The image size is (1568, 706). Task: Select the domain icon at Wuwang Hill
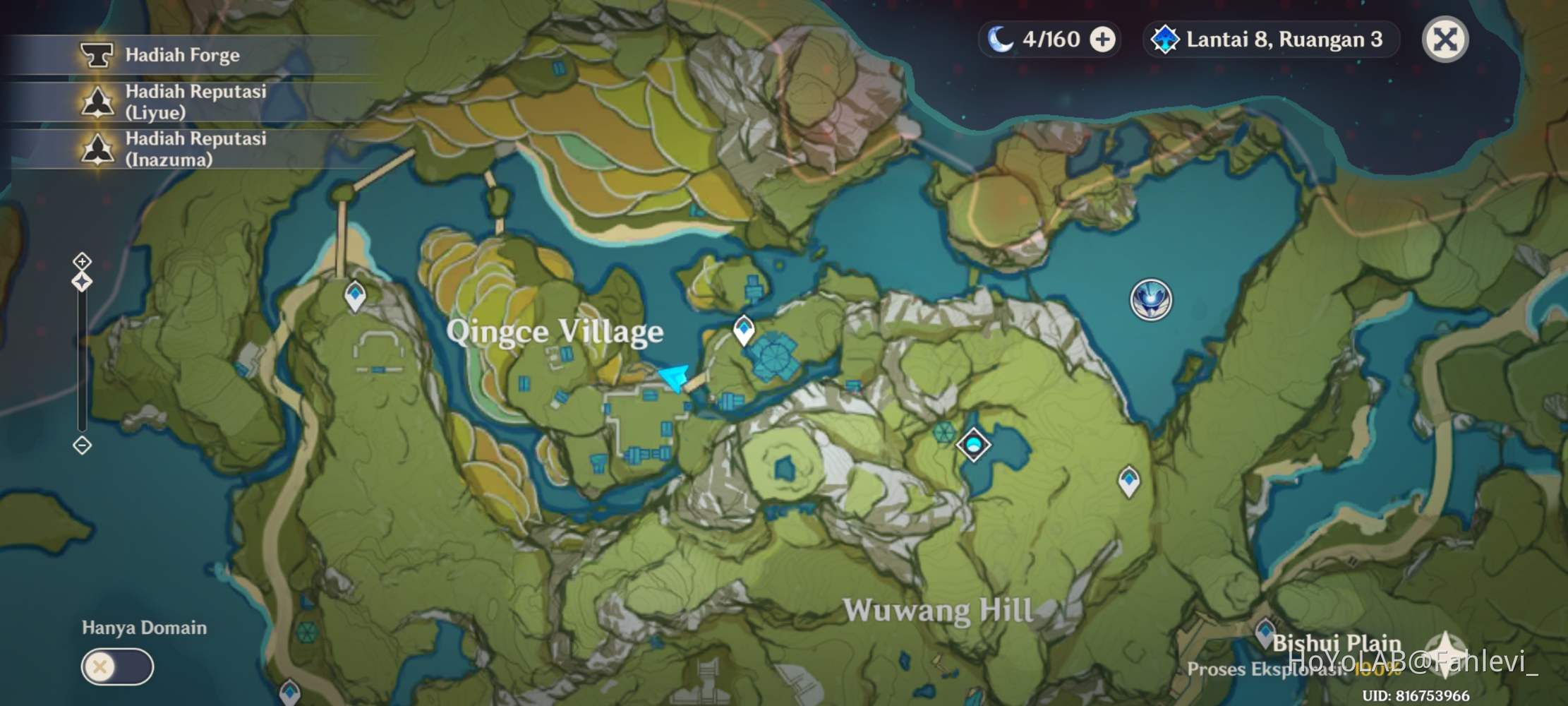(975, 446)
